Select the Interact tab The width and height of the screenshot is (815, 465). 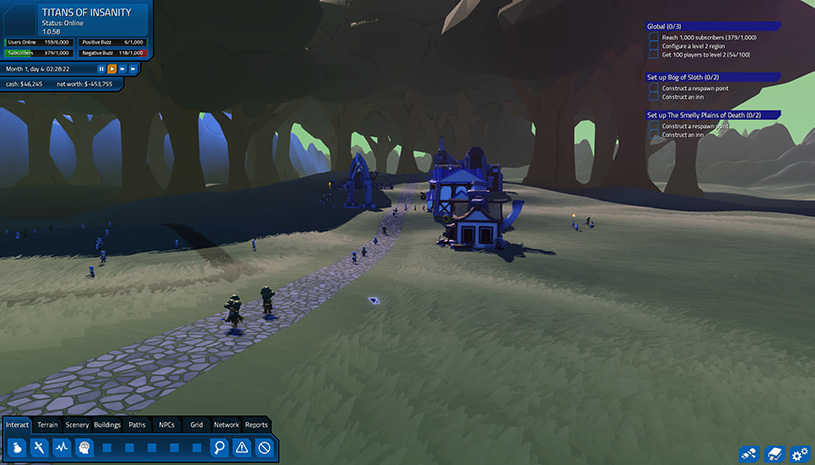tap(17, 425)
